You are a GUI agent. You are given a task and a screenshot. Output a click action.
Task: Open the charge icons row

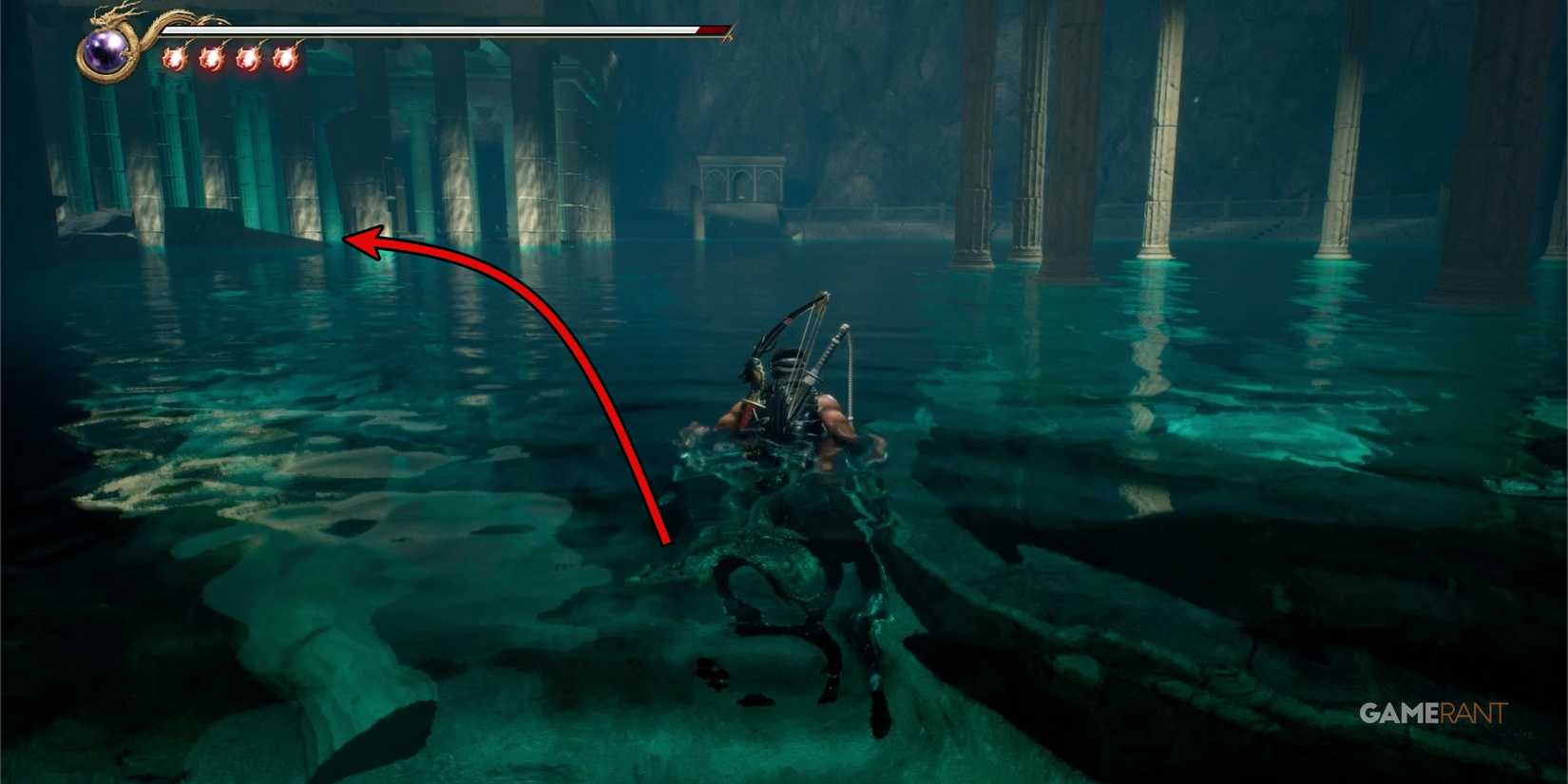[228, 59]
